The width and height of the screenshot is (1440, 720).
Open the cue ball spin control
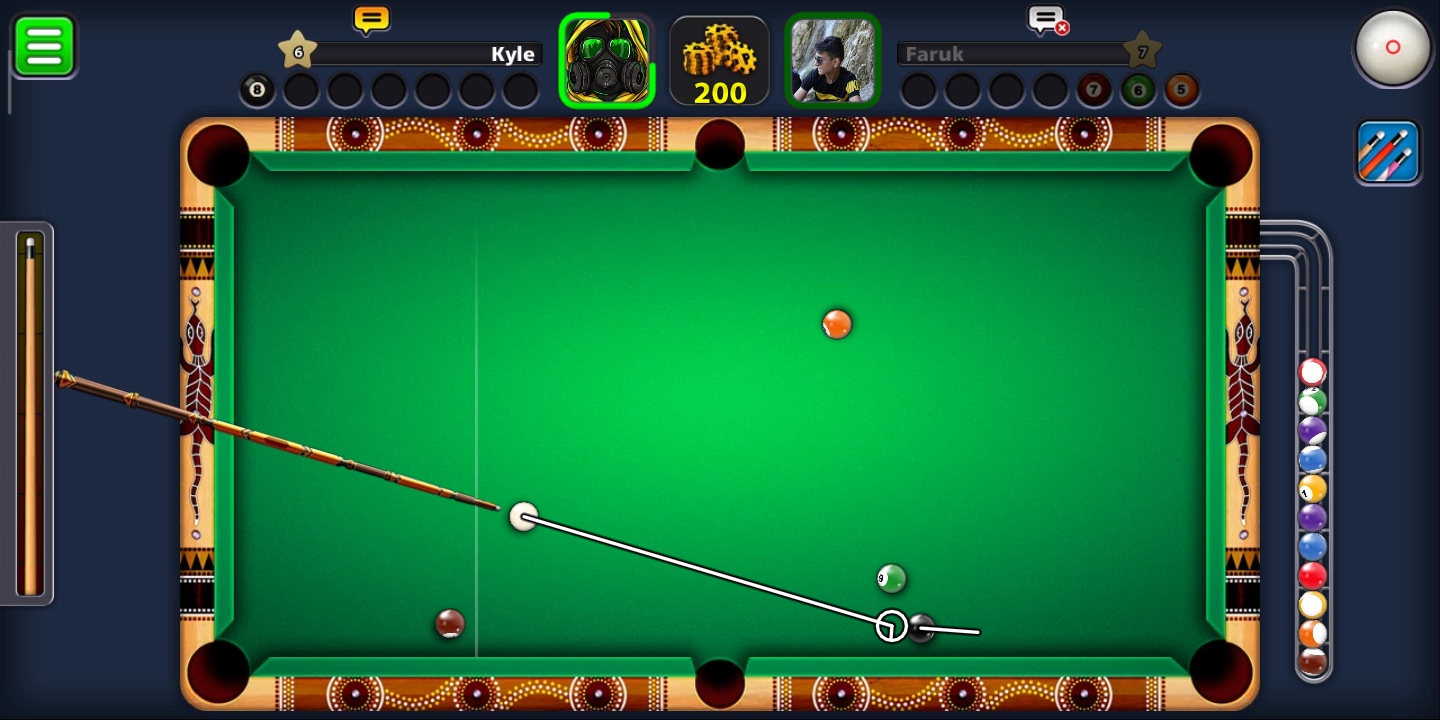tap(1392, 47)
